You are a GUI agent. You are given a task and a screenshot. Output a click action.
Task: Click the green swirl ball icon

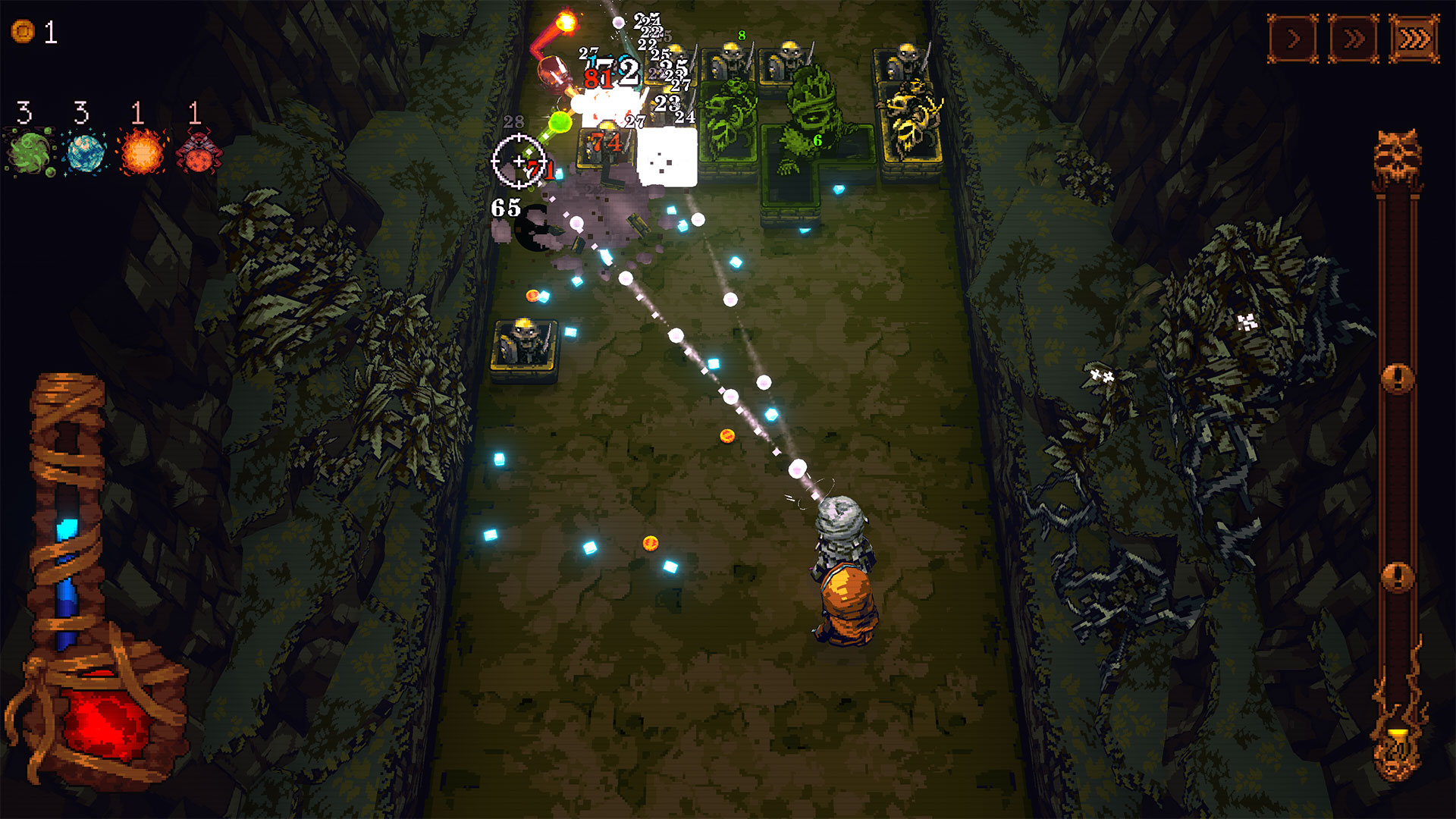click(x=30, y=152)
